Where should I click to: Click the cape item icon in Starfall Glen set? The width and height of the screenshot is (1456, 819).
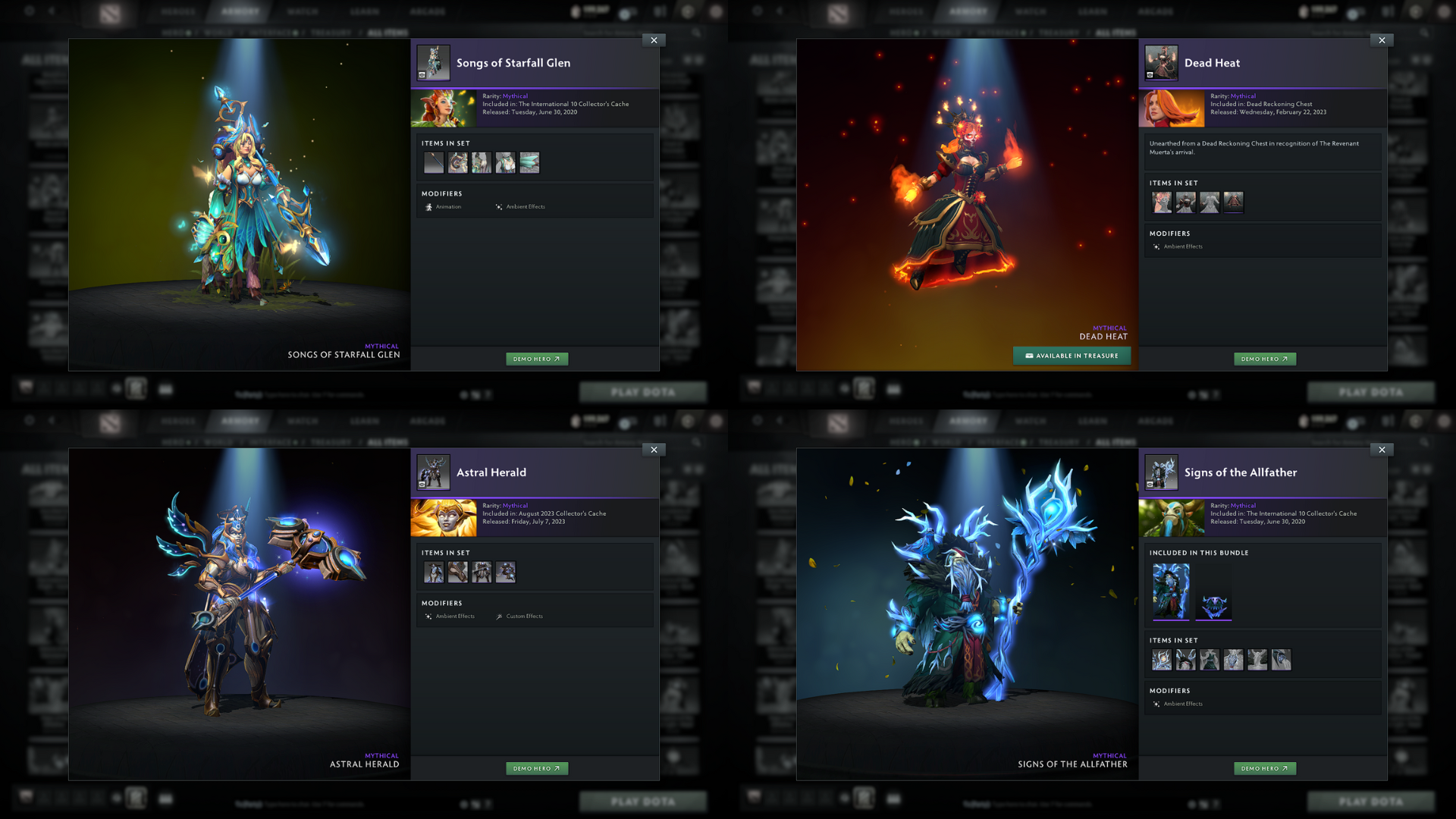click(x=529, y=162)
